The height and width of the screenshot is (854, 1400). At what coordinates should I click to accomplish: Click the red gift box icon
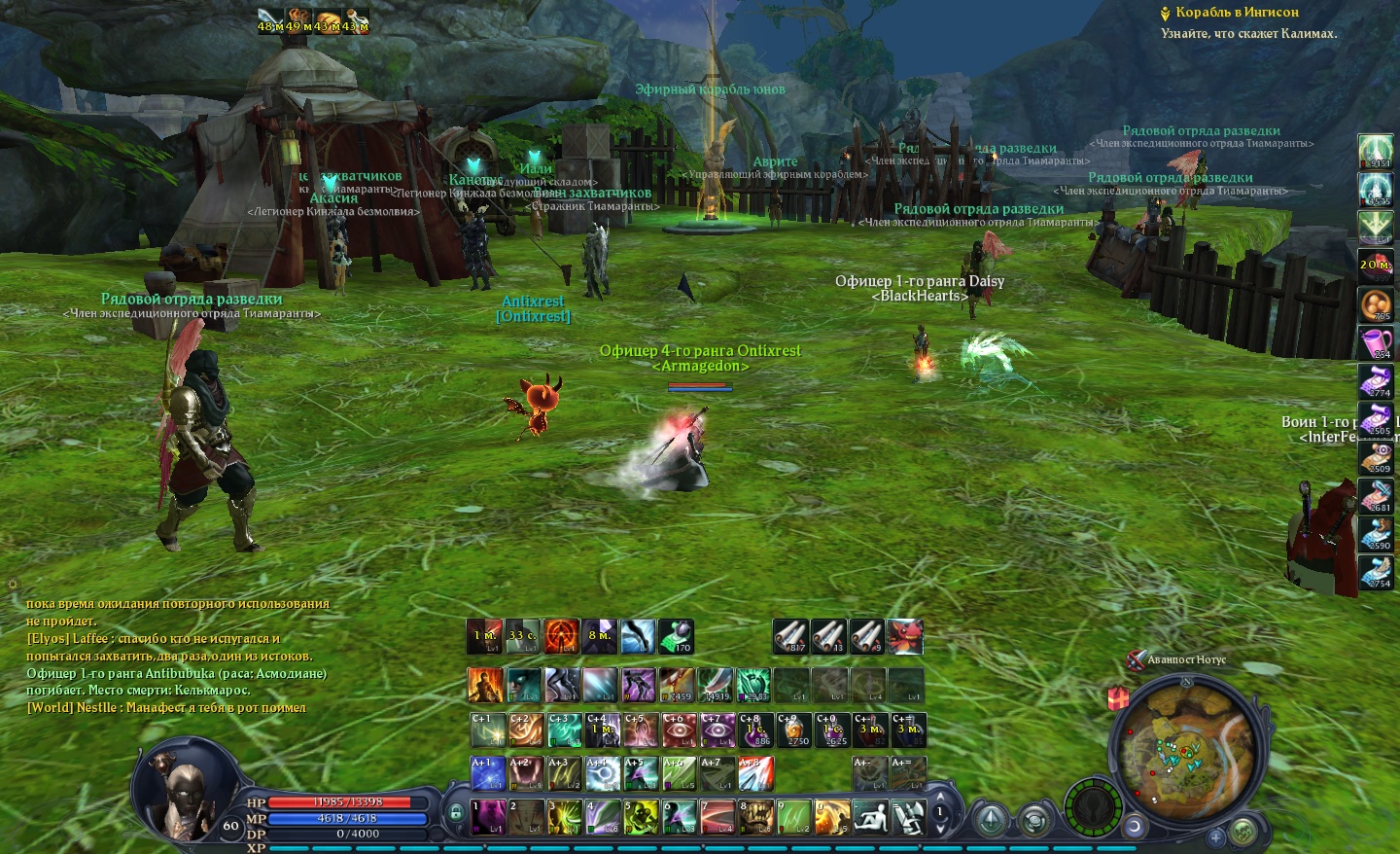pos(1117,697)
